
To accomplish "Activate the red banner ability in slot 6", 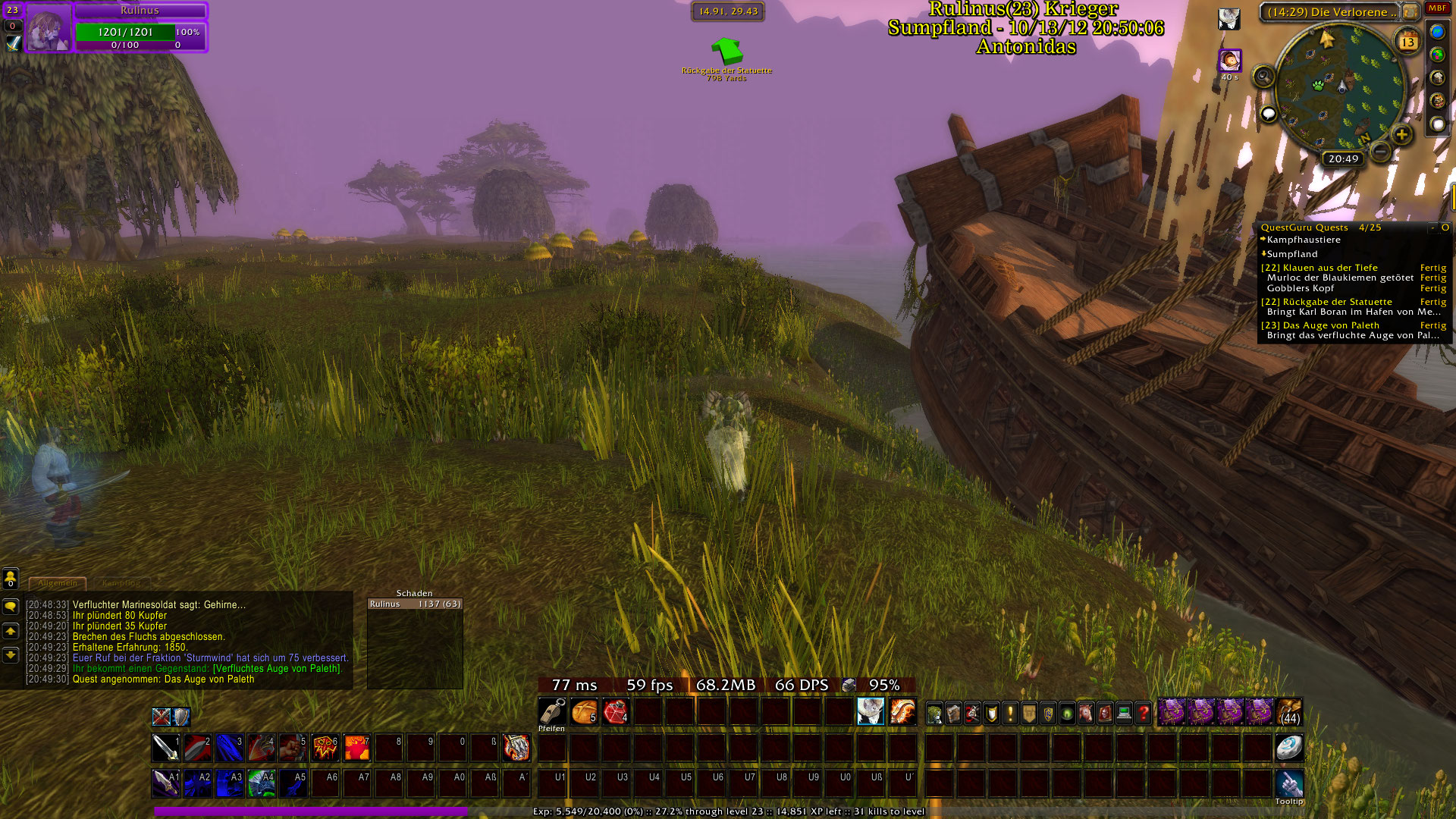I will coord(325,748).
